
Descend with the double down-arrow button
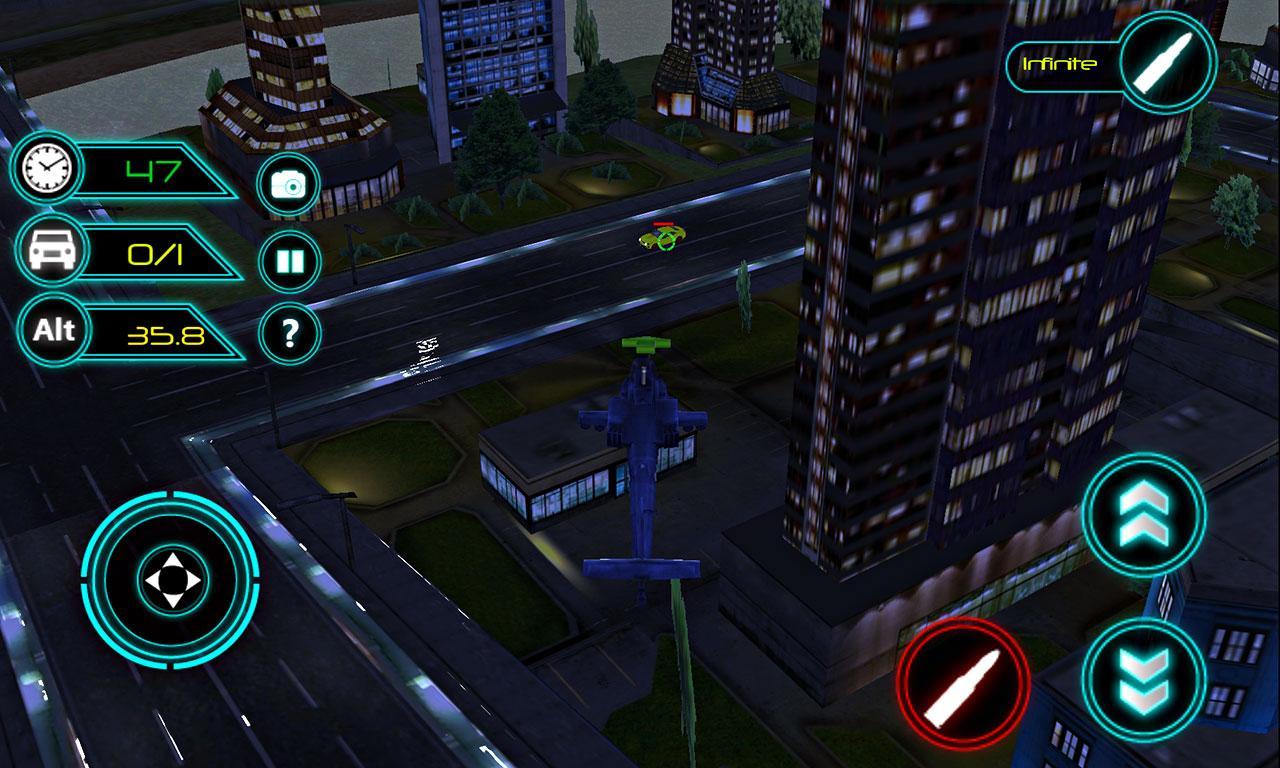(x=1144, y=681)
